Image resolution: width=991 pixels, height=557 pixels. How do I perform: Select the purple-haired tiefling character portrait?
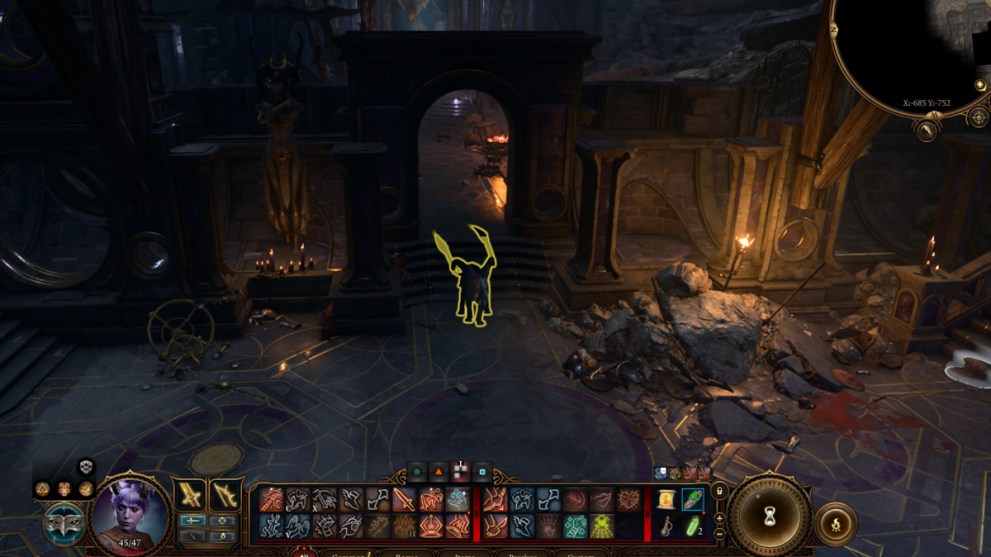coord(130,512)
